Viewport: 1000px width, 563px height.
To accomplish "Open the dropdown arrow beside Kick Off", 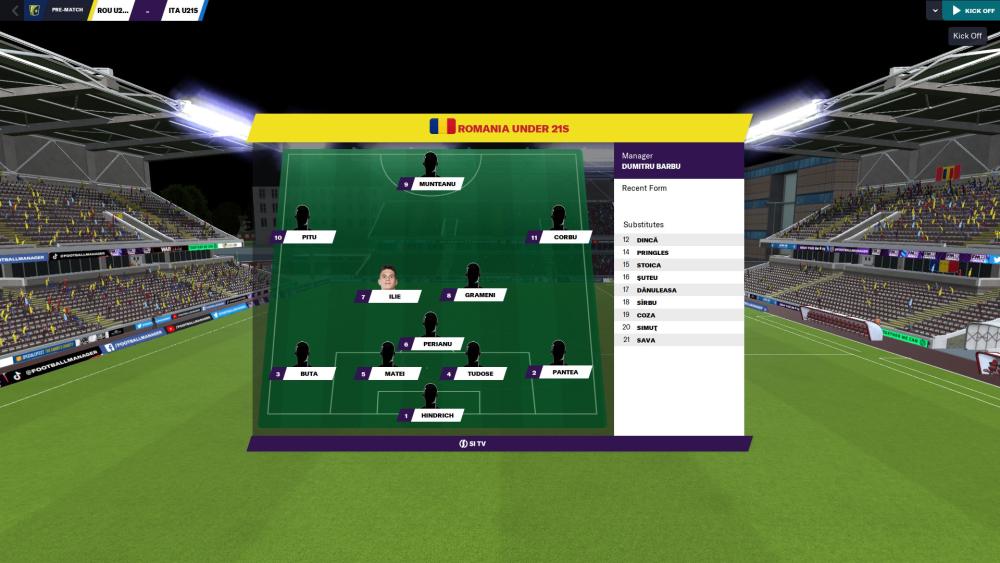I will [934, 11].
